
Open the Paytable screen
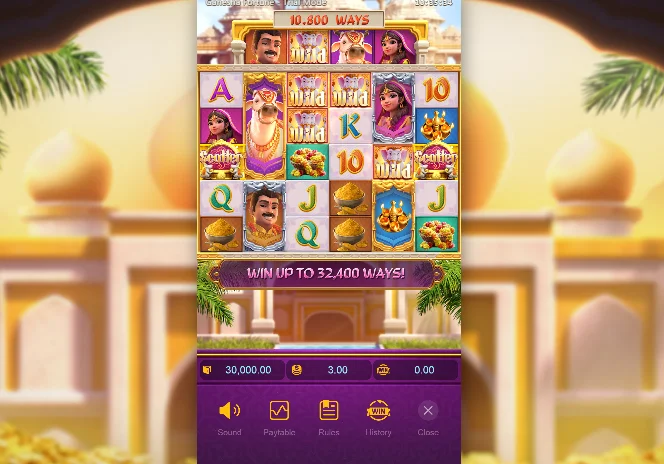coord(279,411)
